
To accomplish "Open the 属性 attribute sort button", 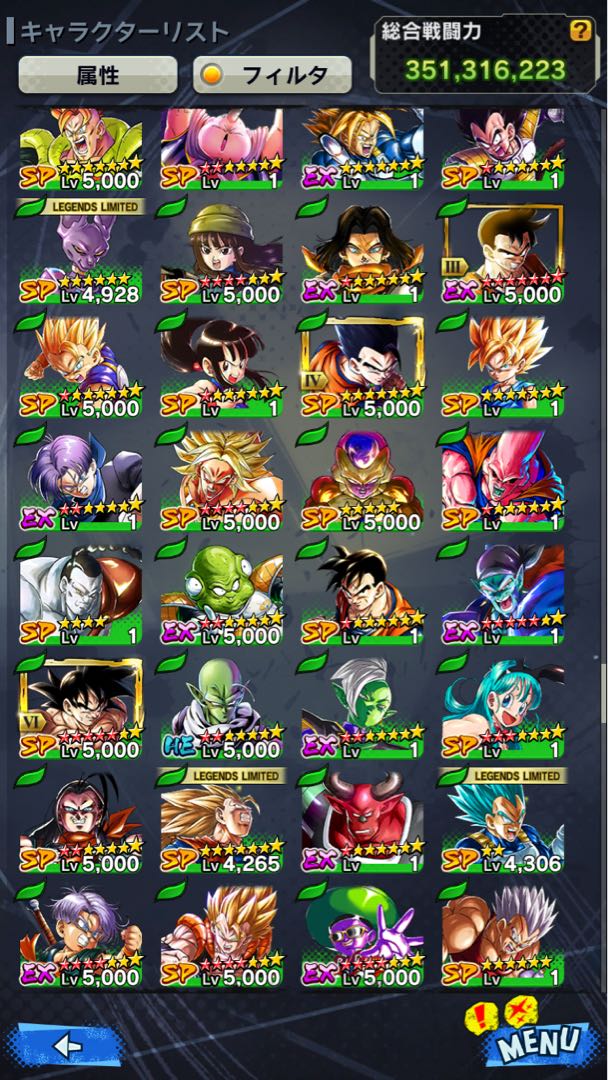I will pyautogui.click(x=97, y=74).
